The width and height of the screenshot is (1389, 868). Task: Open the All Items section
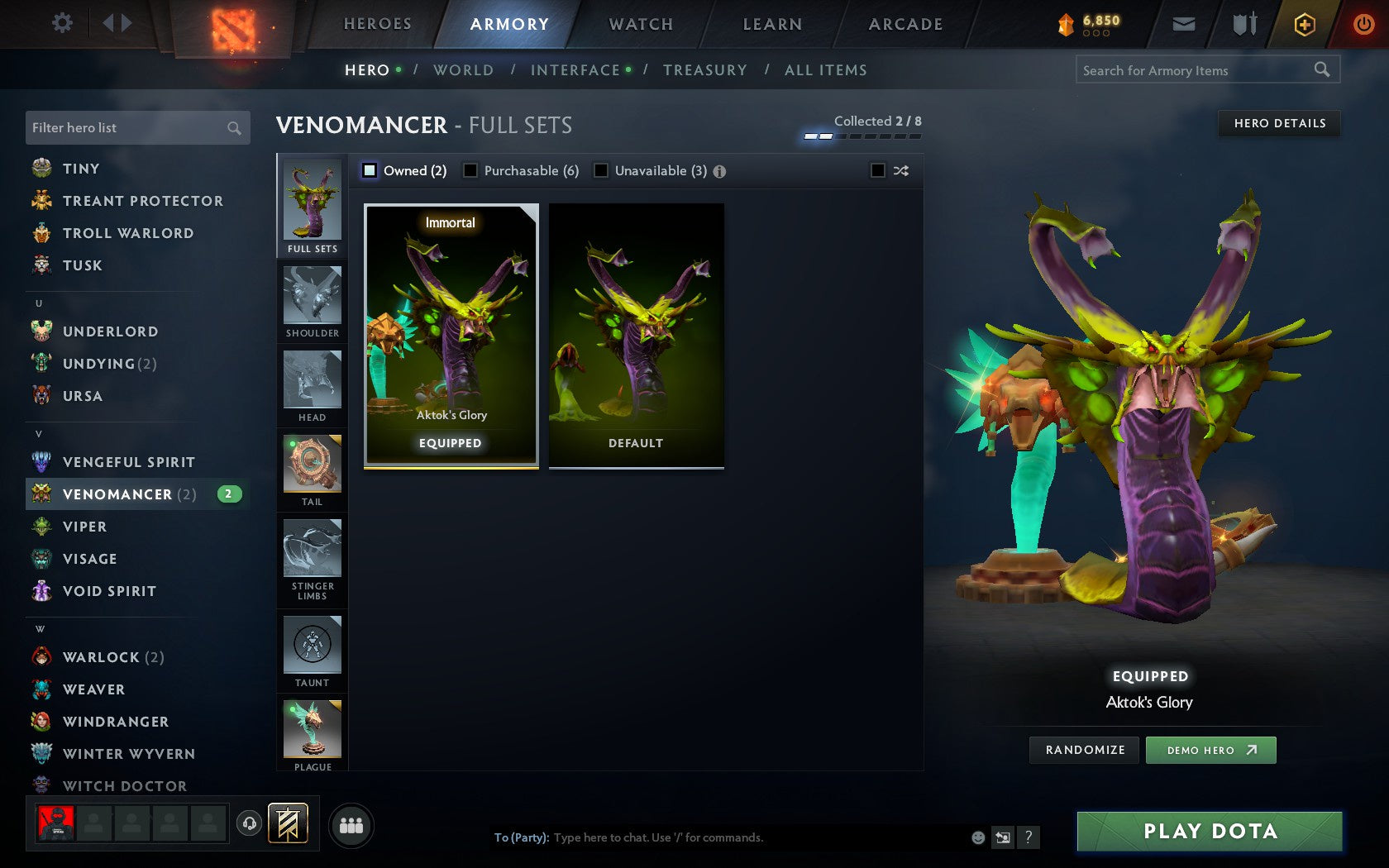(824, 70)
